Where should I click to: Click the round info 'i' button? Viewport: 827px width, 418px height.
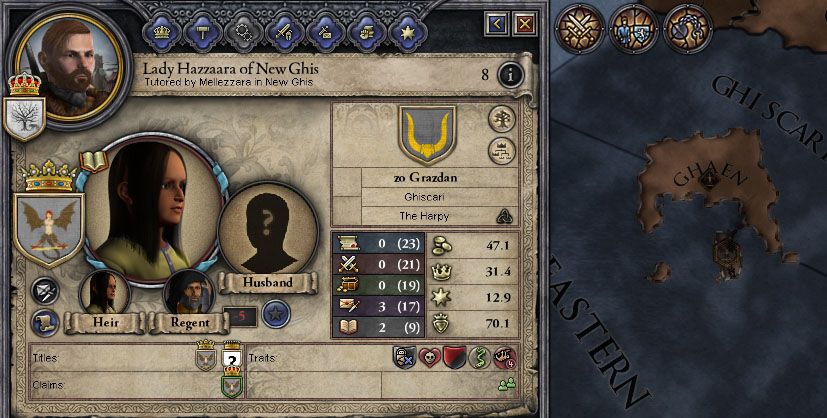click(x=510, y=74)
